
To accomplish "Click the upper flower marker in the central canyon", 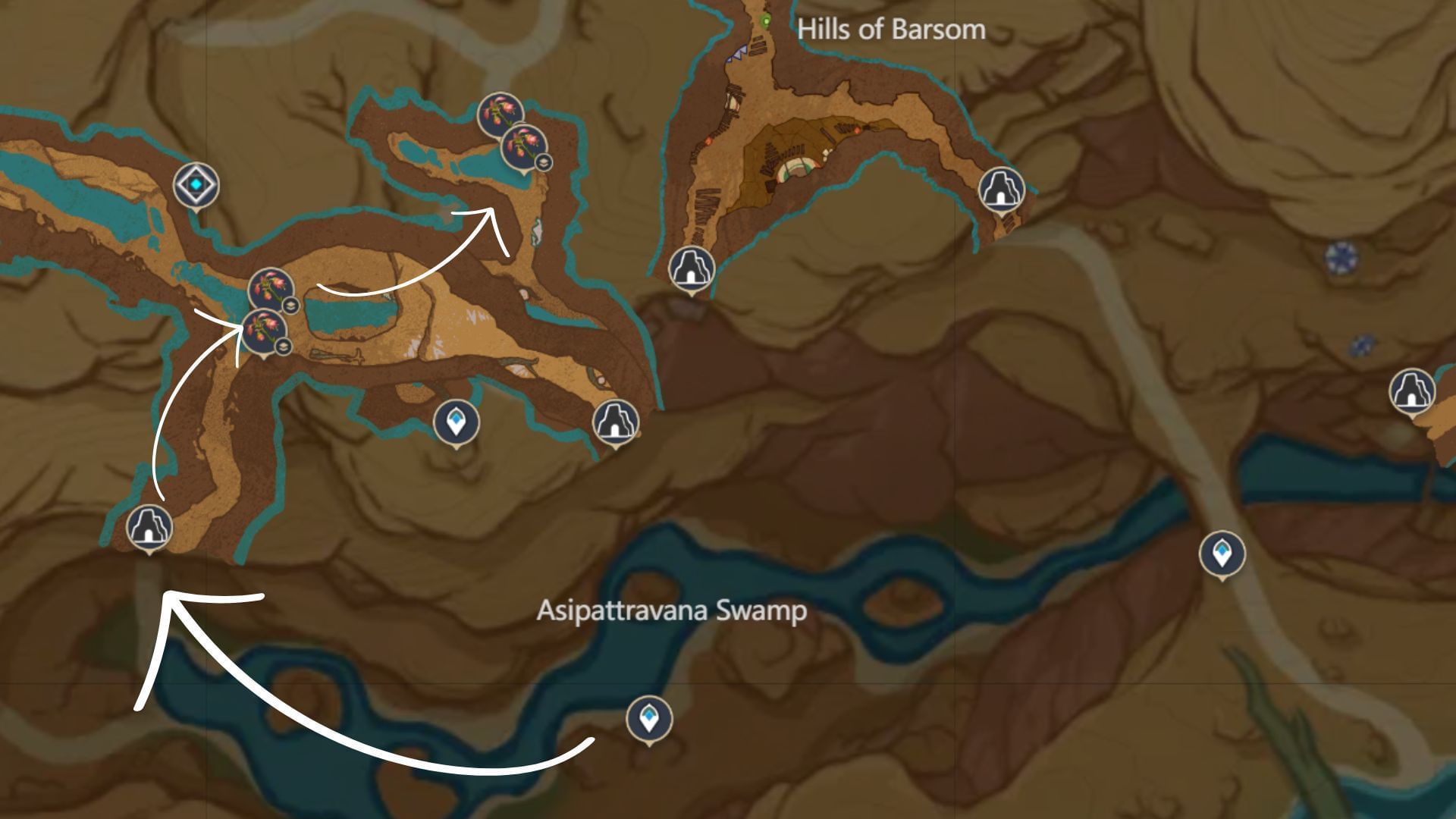I will click(271, 287).
